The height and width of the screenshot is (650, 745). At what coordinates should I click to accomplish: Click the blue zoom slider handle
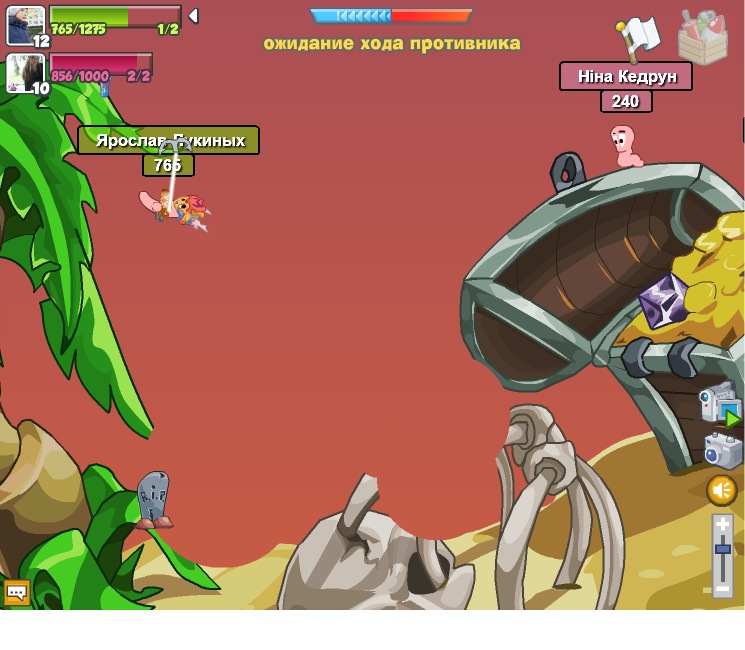[x=722, y=548]
